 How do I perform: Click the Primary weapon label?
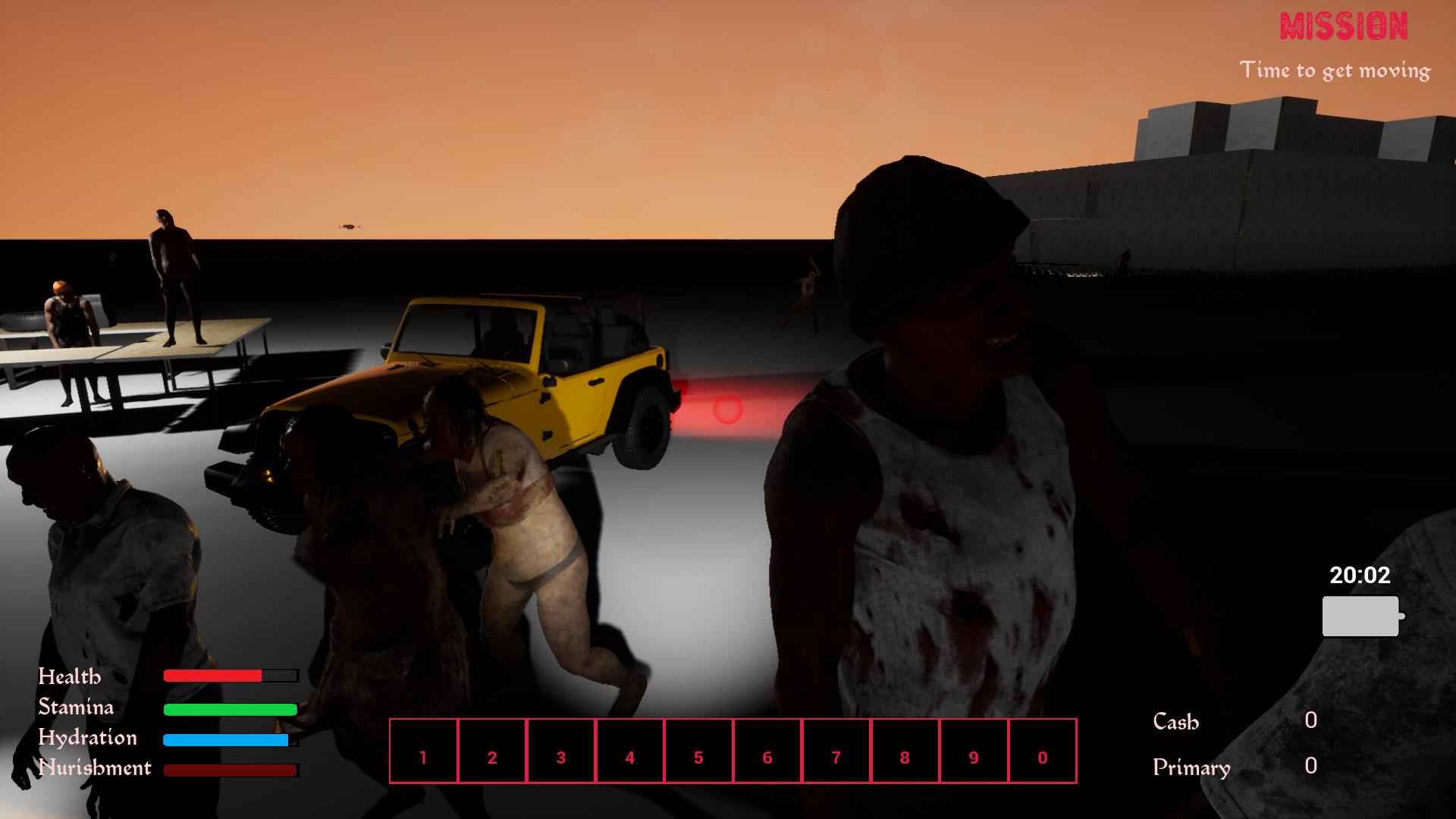1192,768
